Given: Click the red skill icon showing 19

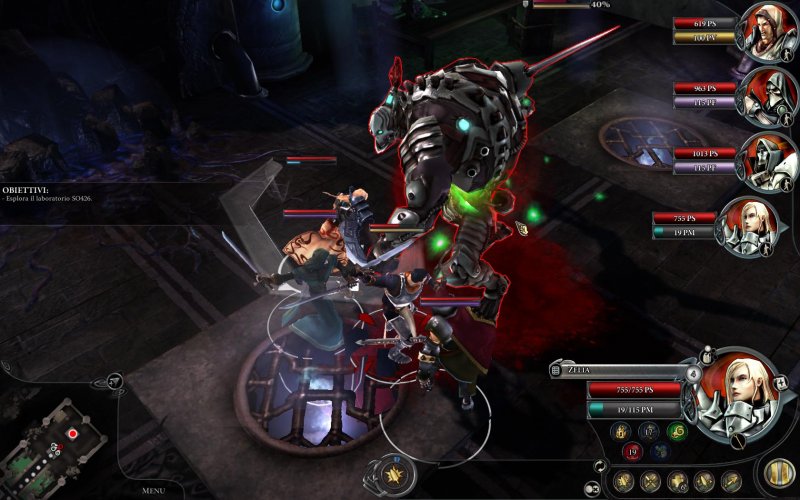Looking at the screenshot, I should [x=633, y=452].
